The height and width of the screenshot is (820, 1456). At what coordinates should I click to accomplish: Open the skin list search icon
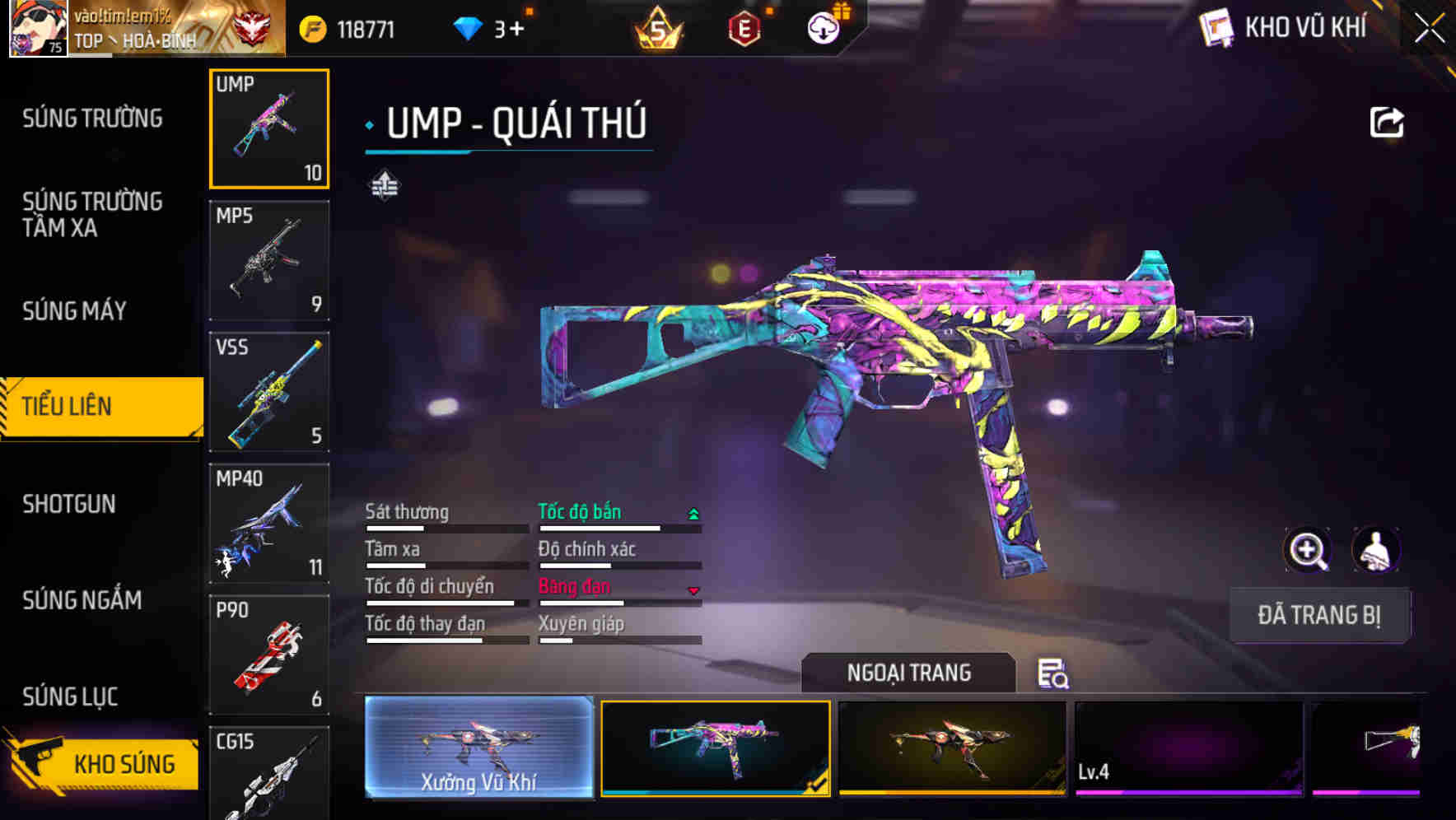click(x=1052, y=673)
